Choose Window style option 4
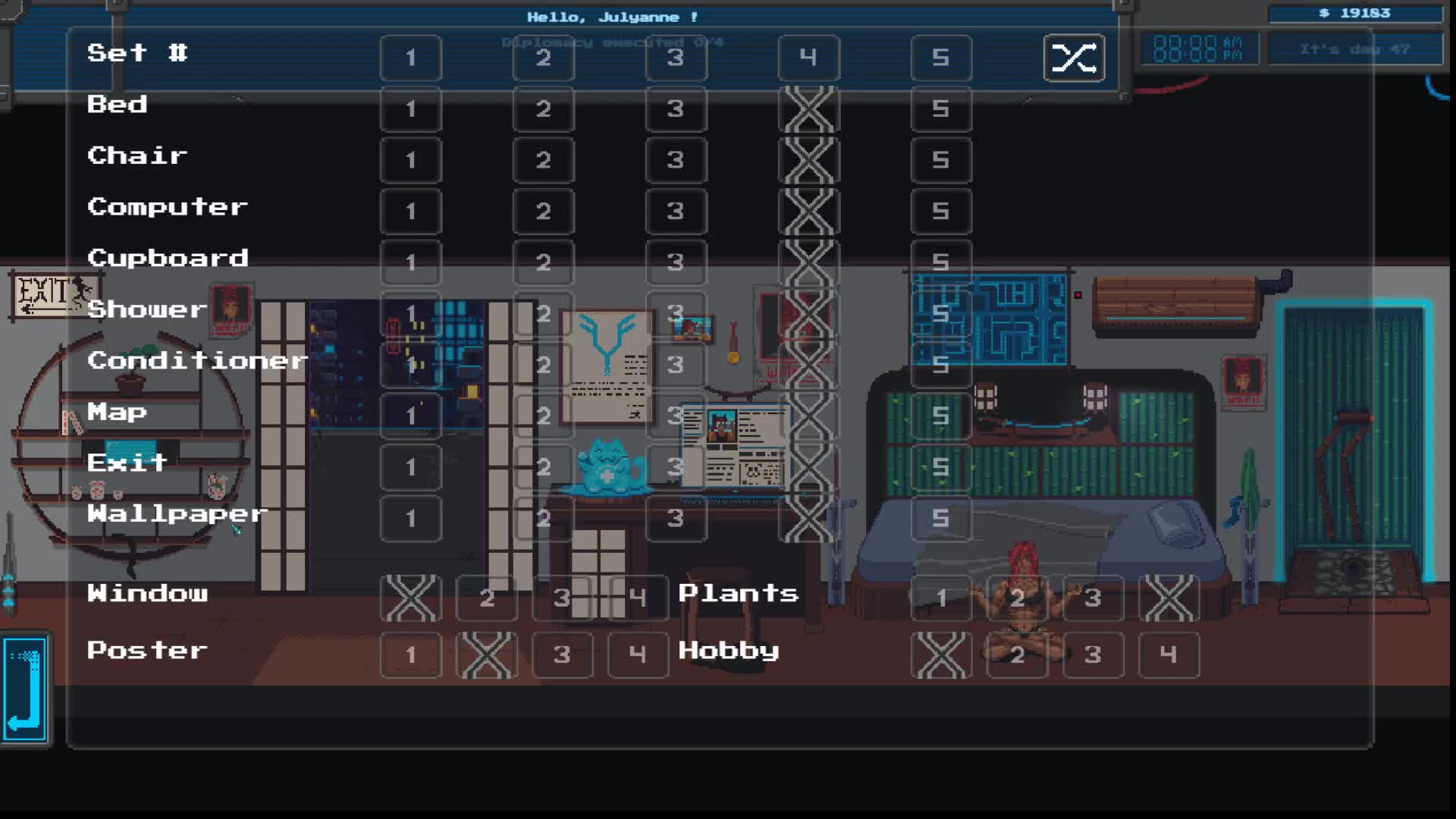The width and height of the screenshot is (1456, 819). (x=638, y=598)
